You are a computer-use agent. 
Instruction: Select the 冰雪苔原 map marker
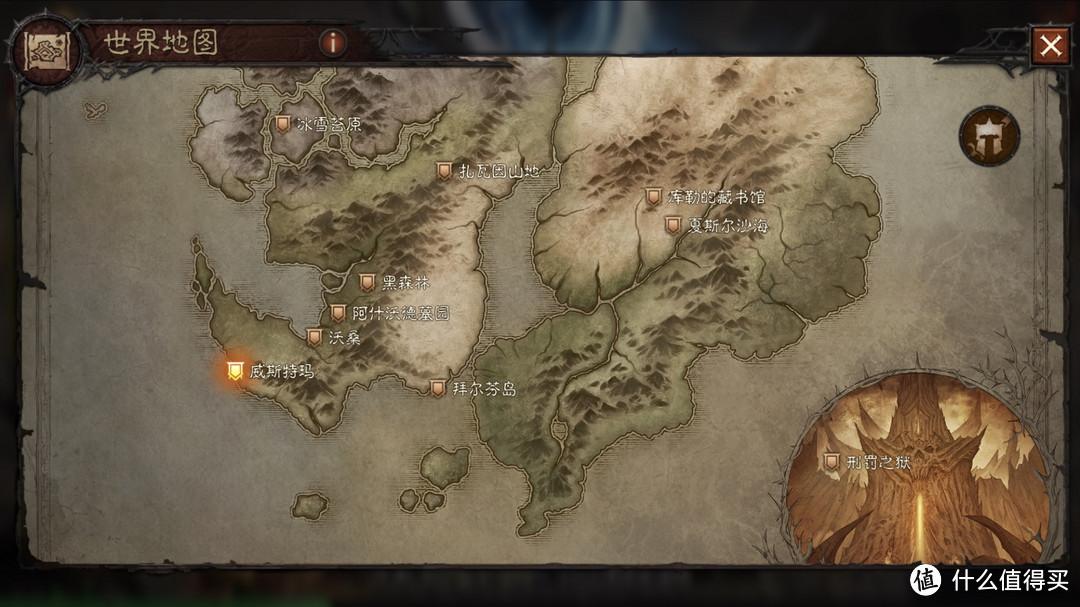[283, 125]
